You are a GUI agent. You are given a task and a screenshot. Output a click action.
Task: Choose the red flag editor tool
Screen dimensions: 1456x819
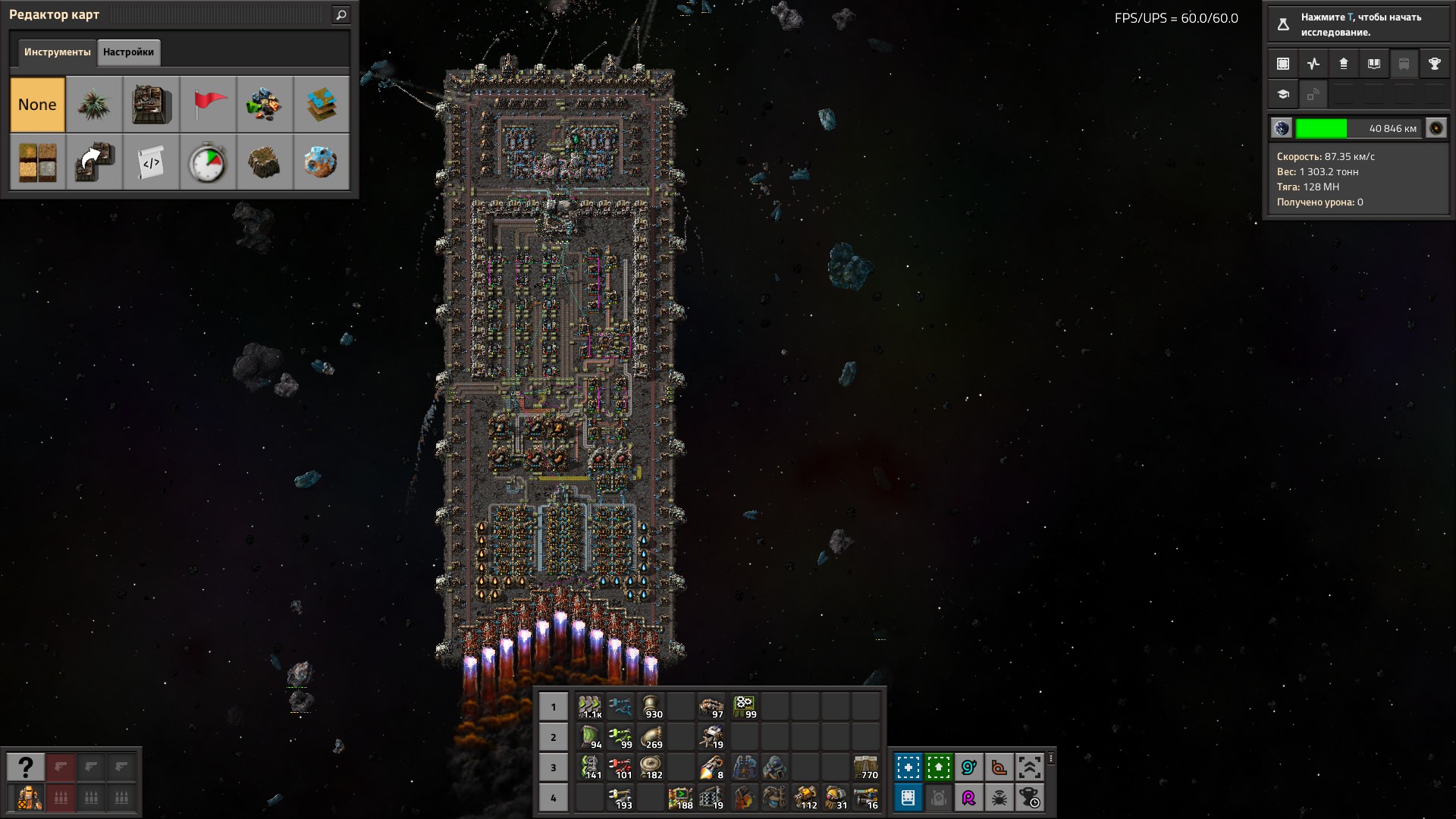(208, 105)
